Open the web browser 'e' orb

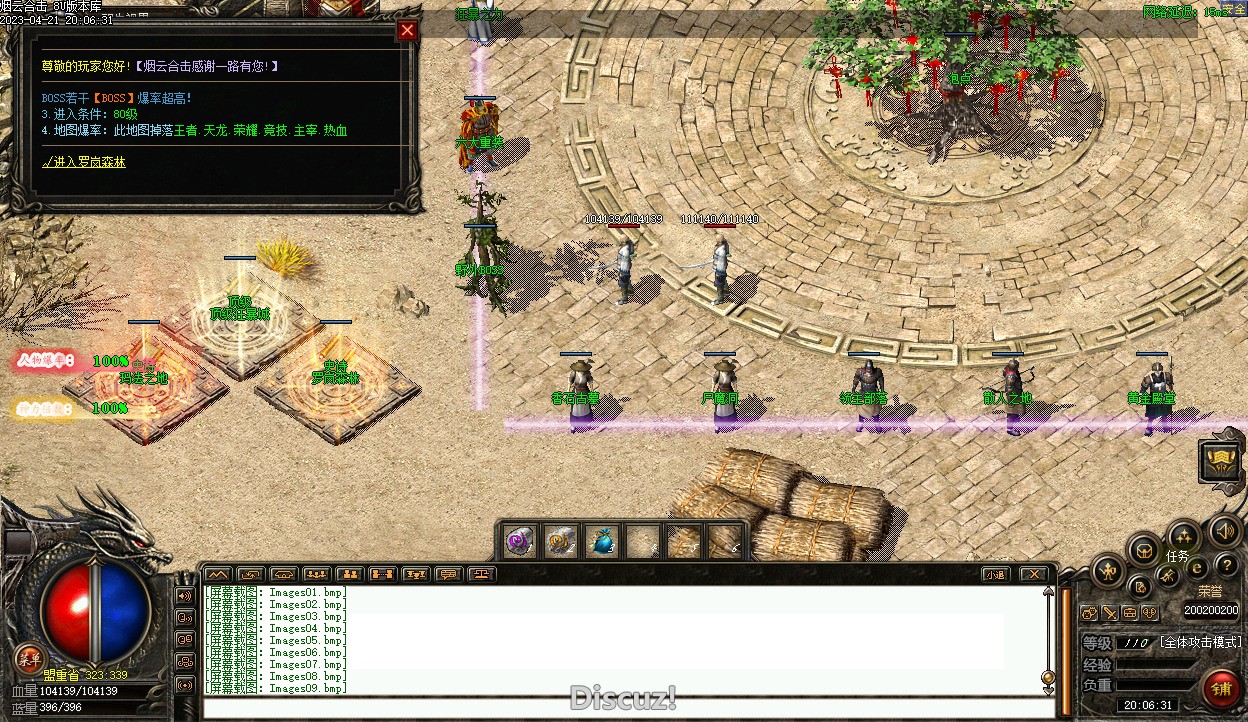pyautogui.click(x=1197, y=569)
